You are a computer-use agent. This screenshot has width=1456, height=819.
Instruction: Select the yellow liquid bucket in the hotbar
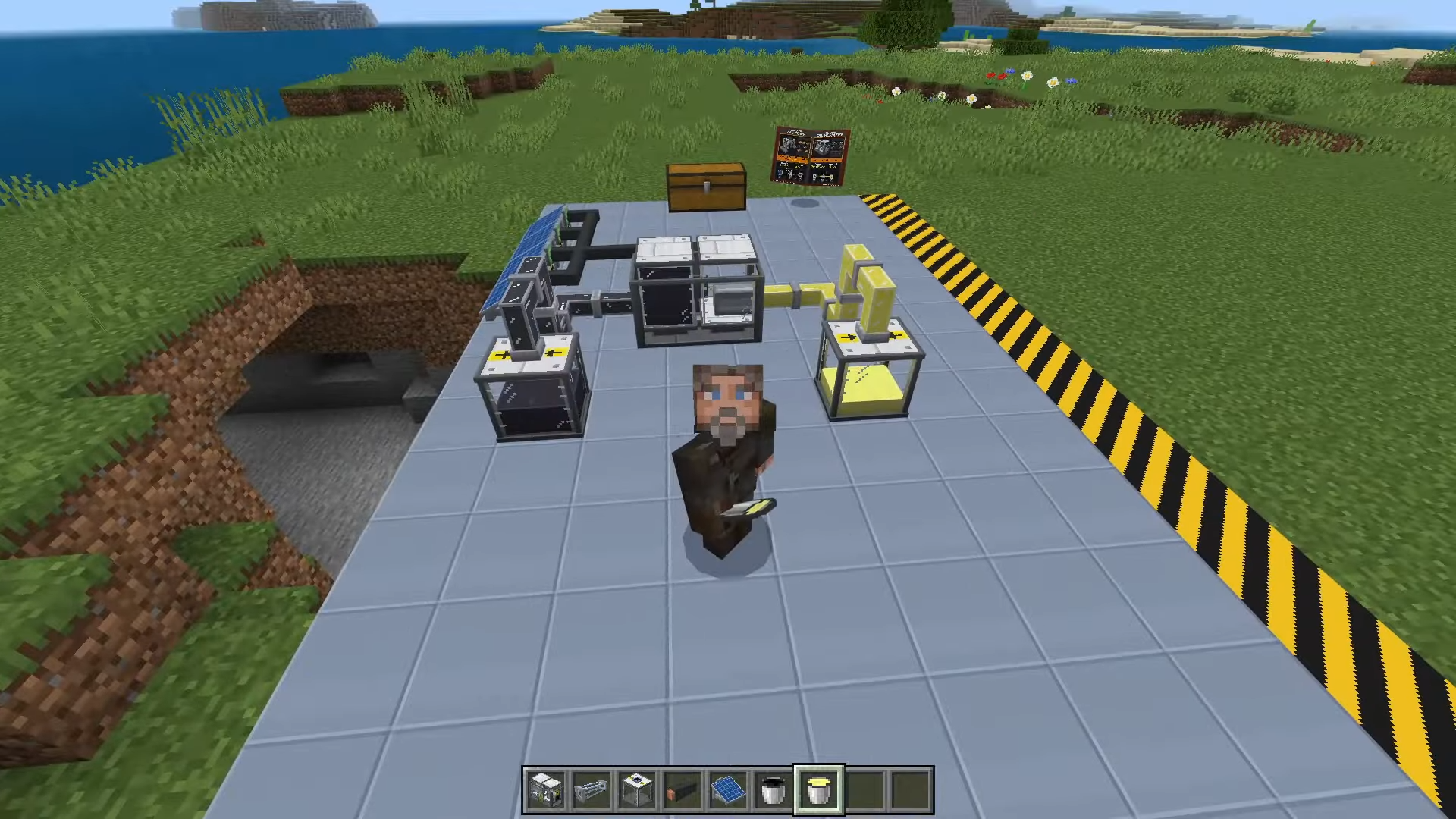(819, 790)
